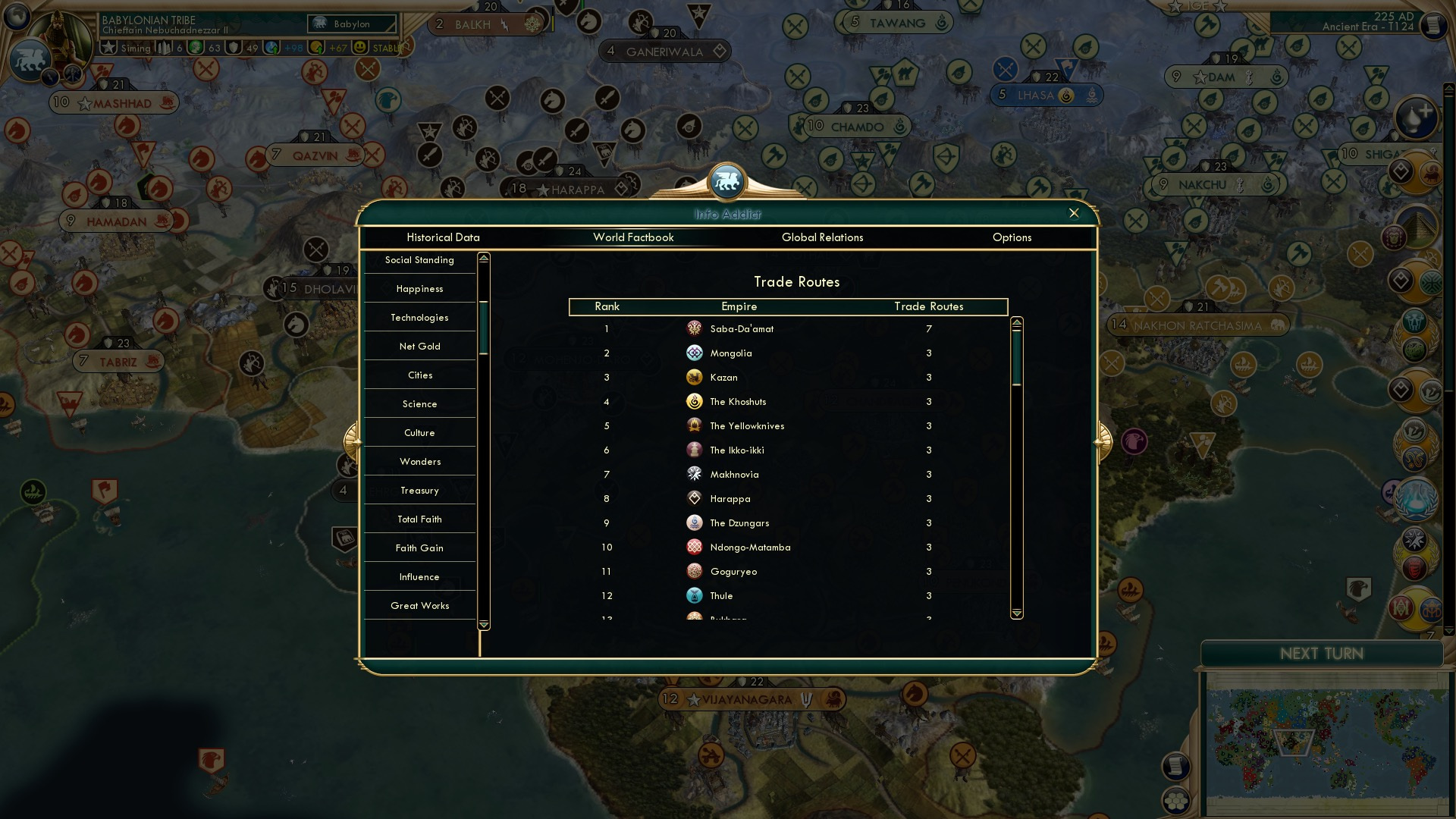Click the blue science icon showing +98
This screenshot has width=1456, height=819.
point(273,47)
